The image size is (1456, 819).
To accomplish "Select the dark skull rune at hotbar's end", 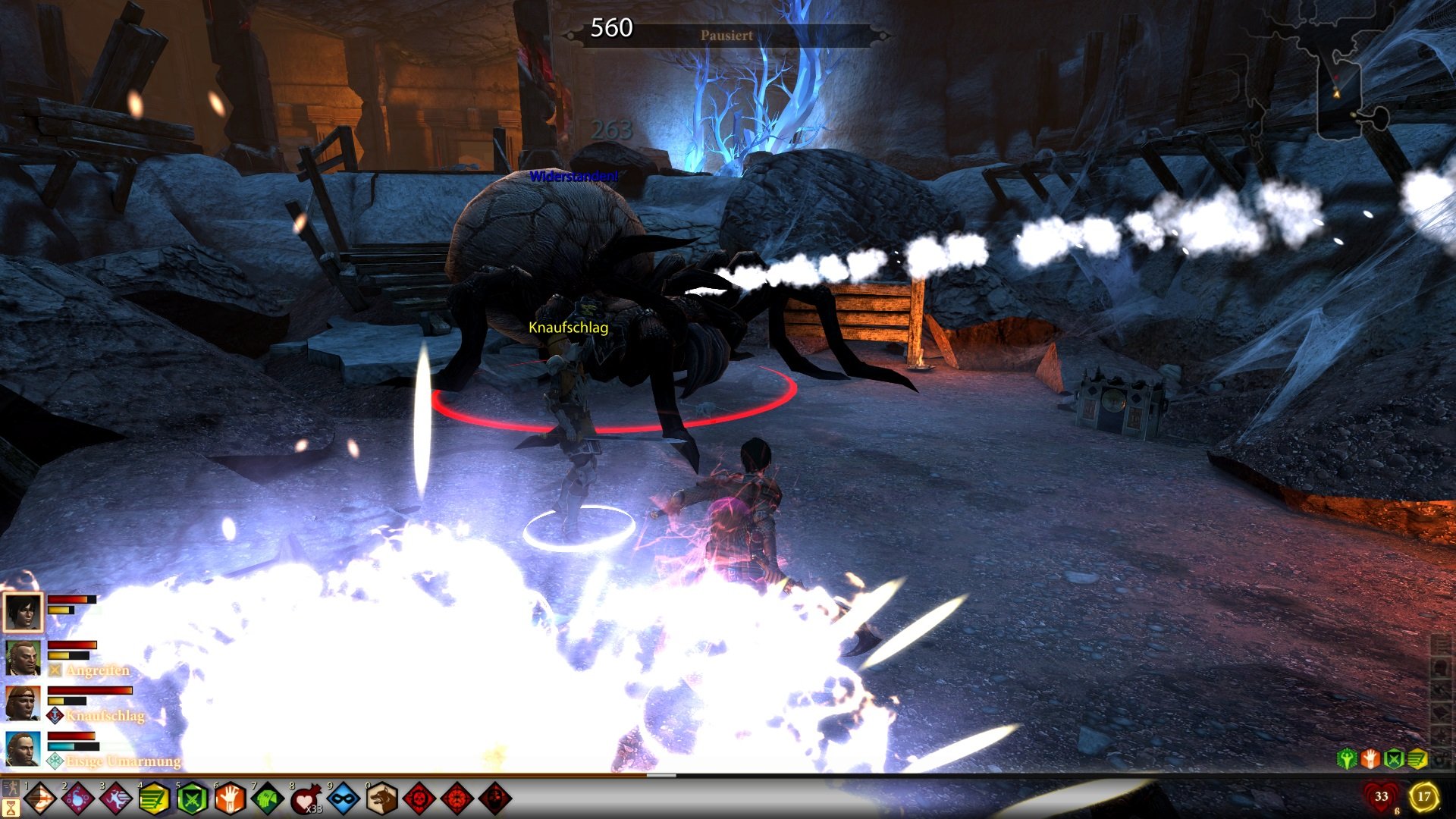I will tap(496, 797).
